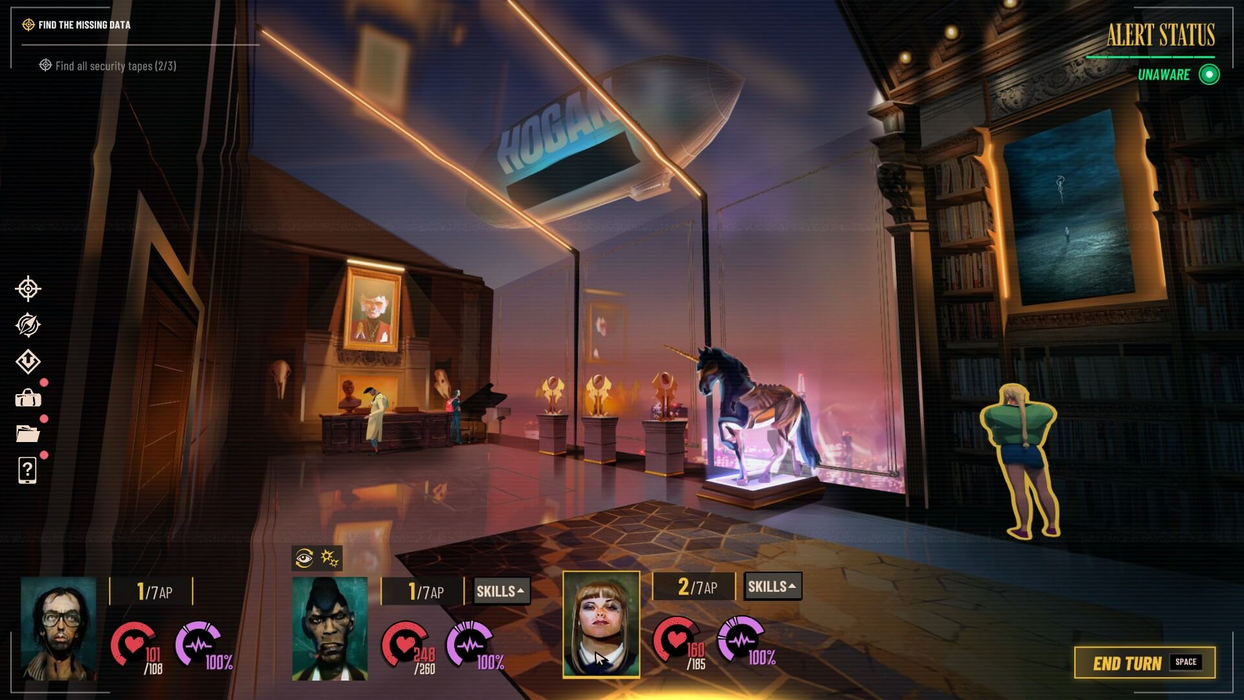Open the folder files icon
The image size is (1244, 700).
(x=28, y=434)
